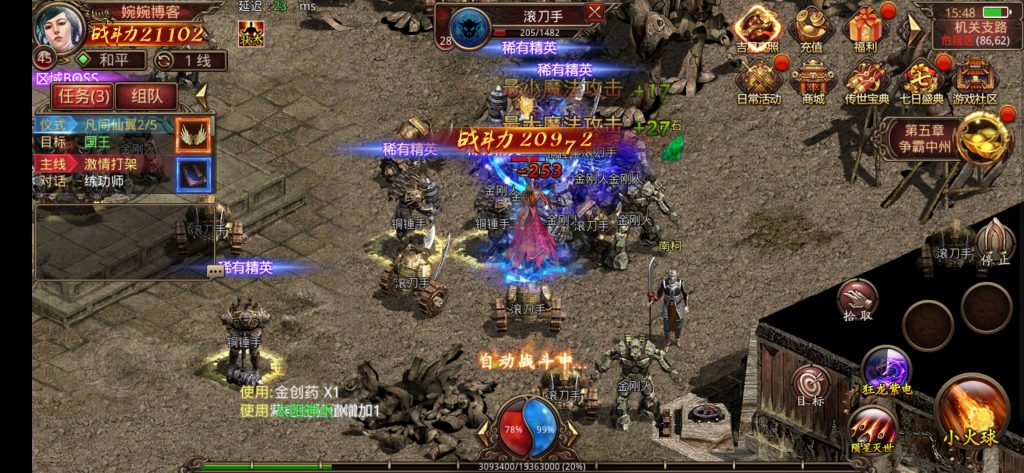This screenshot has height=473, width=1024.
Task: Tap the 目标 target button
Action: [x=811, y=385]
